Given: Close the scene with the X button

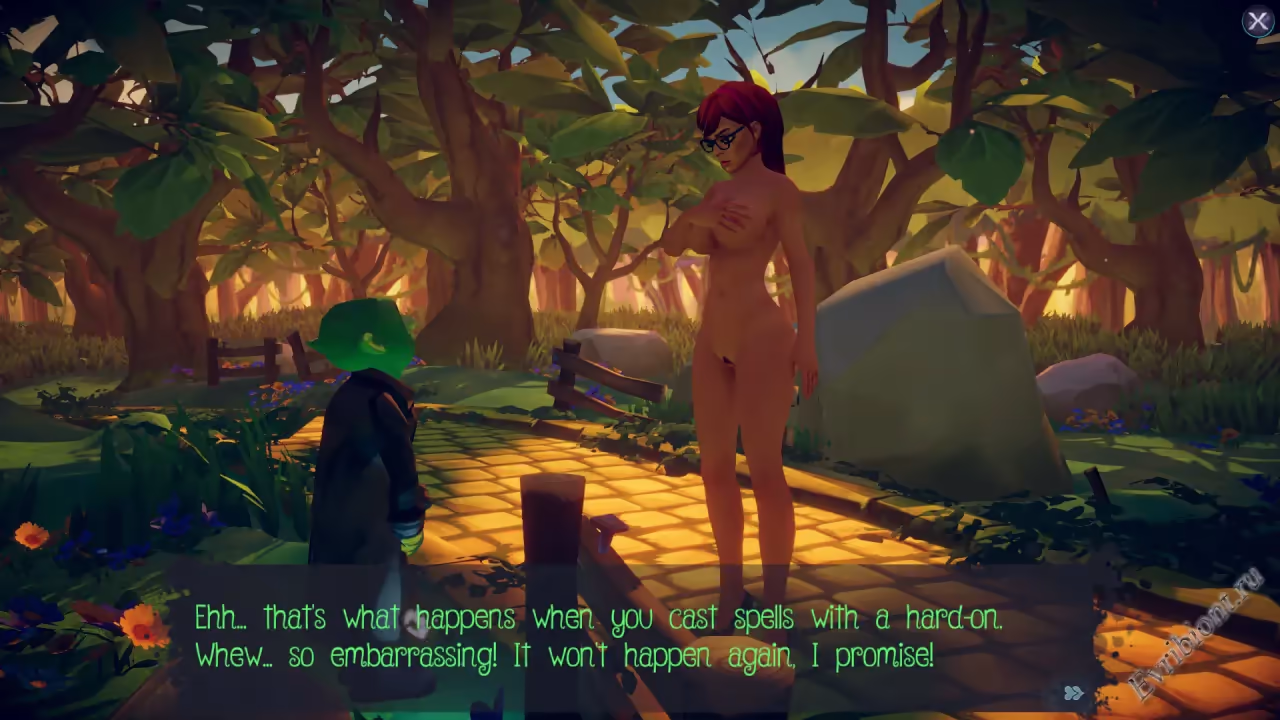Looking at the screenshot, I should (x=1257, y=21).
